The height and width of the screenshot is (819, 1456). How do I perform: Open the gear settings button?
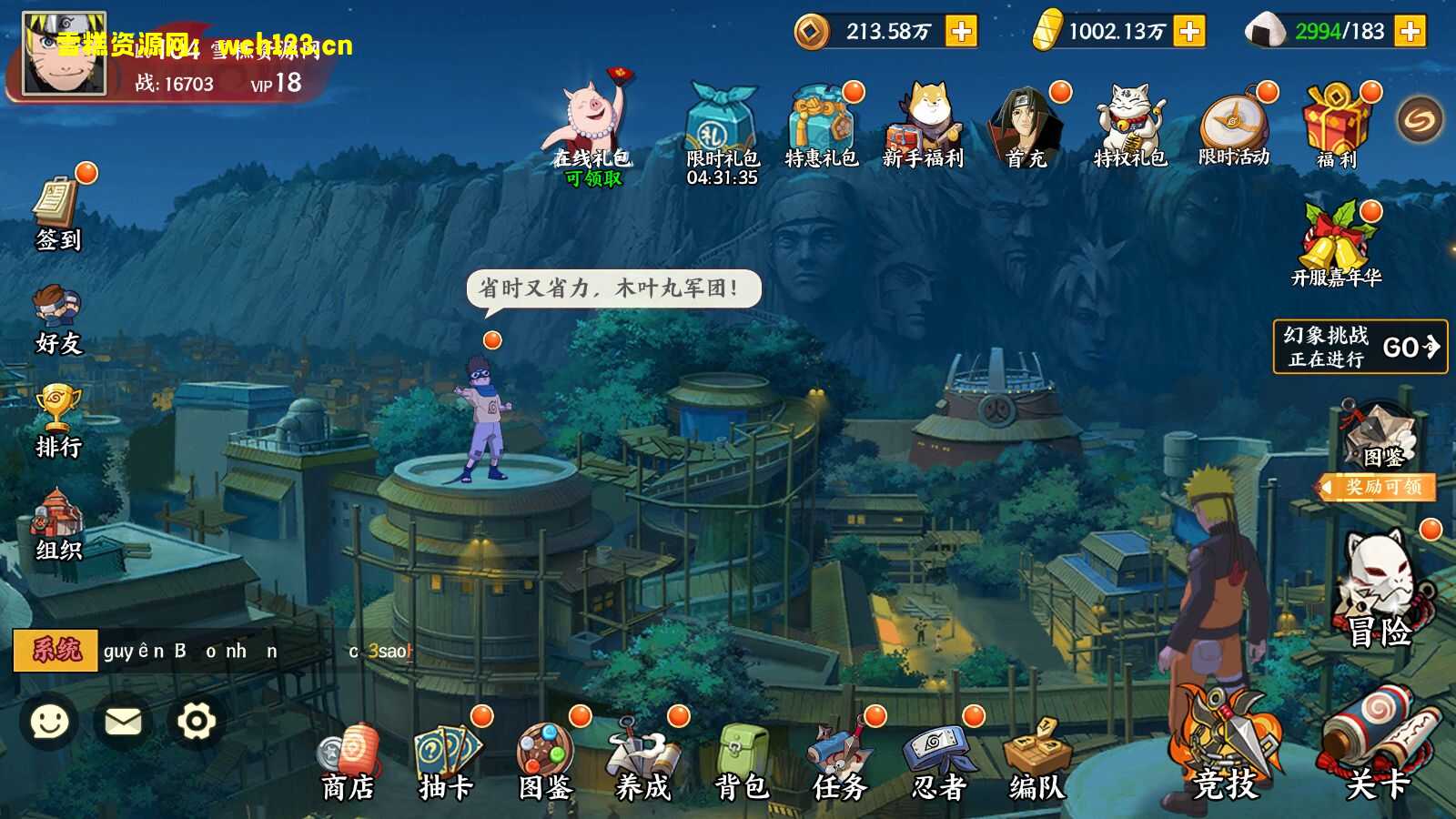point(196,722)
